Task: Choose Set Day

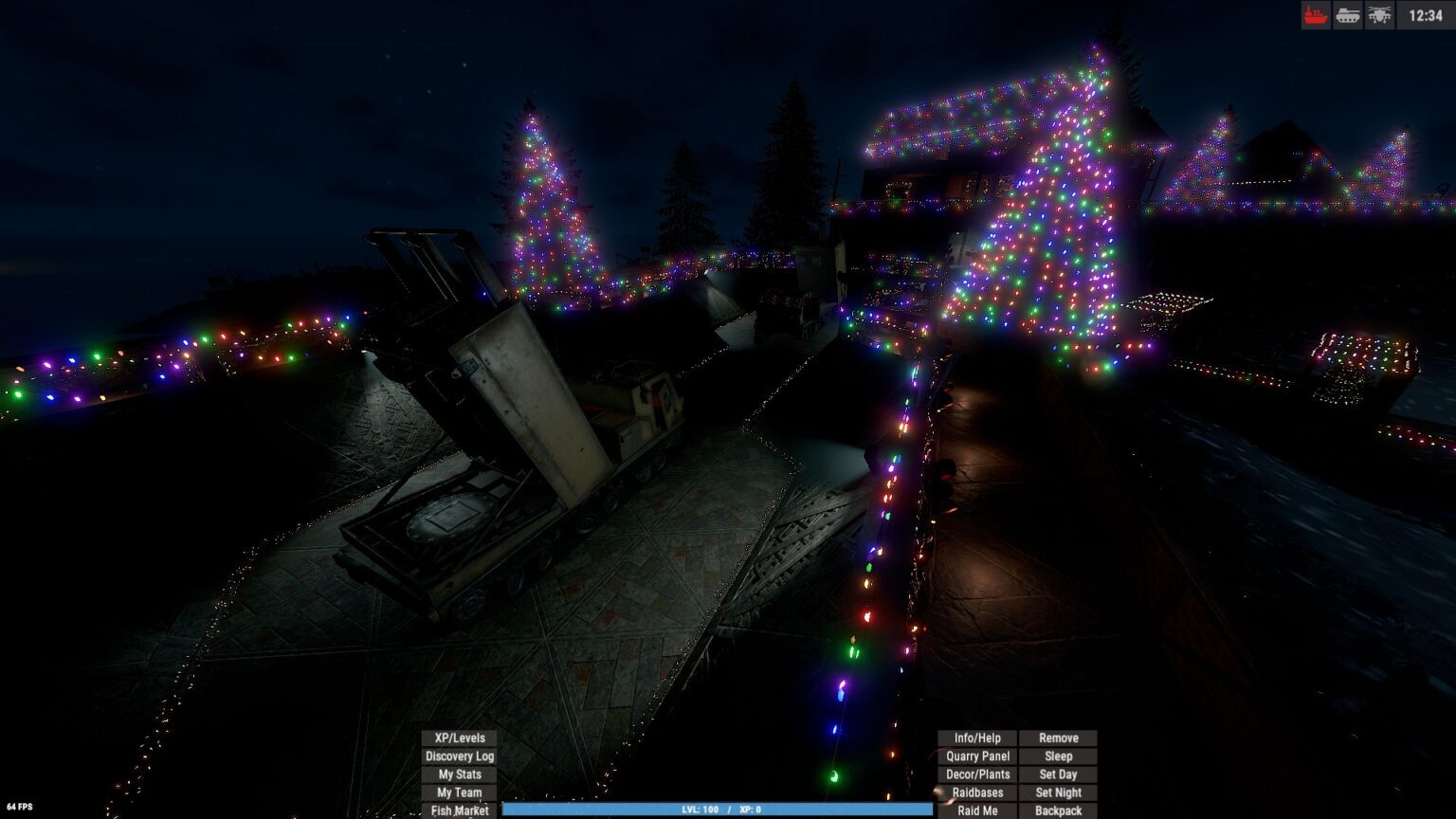Action: coord(1058,774)
